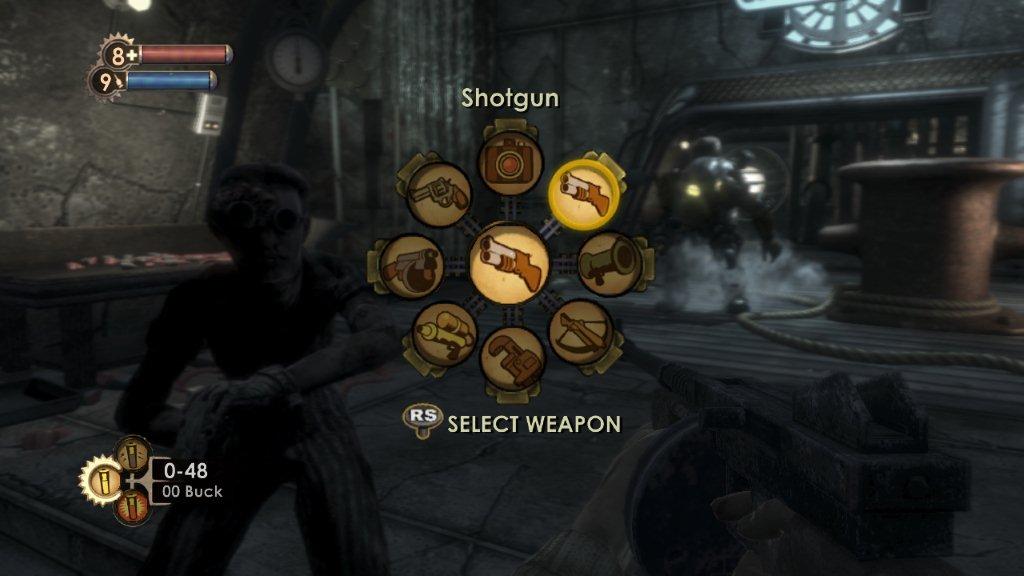Choose the highlighted shotgun slot on the wheel

click(585, 191)
